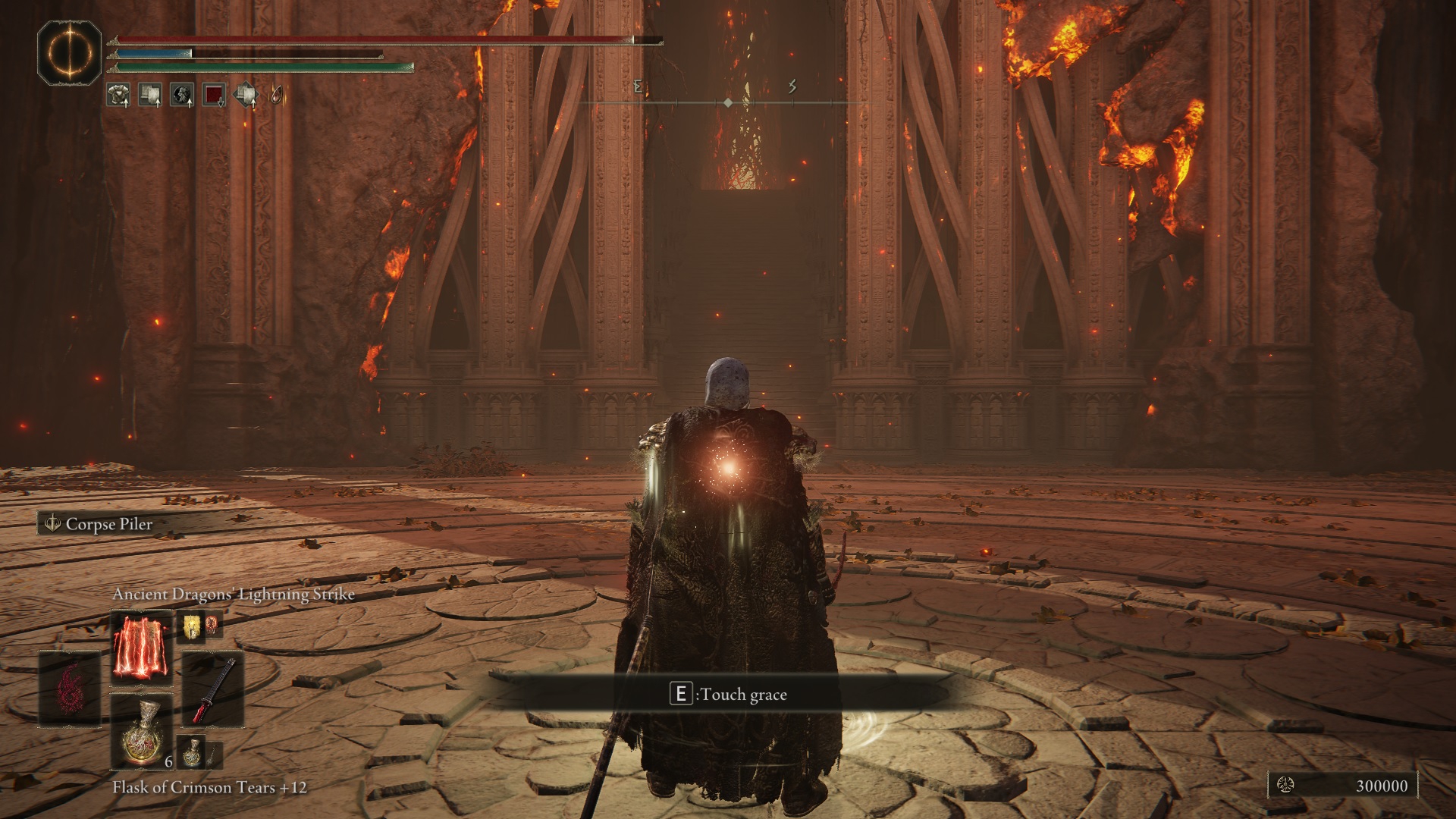Select the Ancient Dragons' Lightning Strike spell slot
The image size is (1456, 819).
141,650
